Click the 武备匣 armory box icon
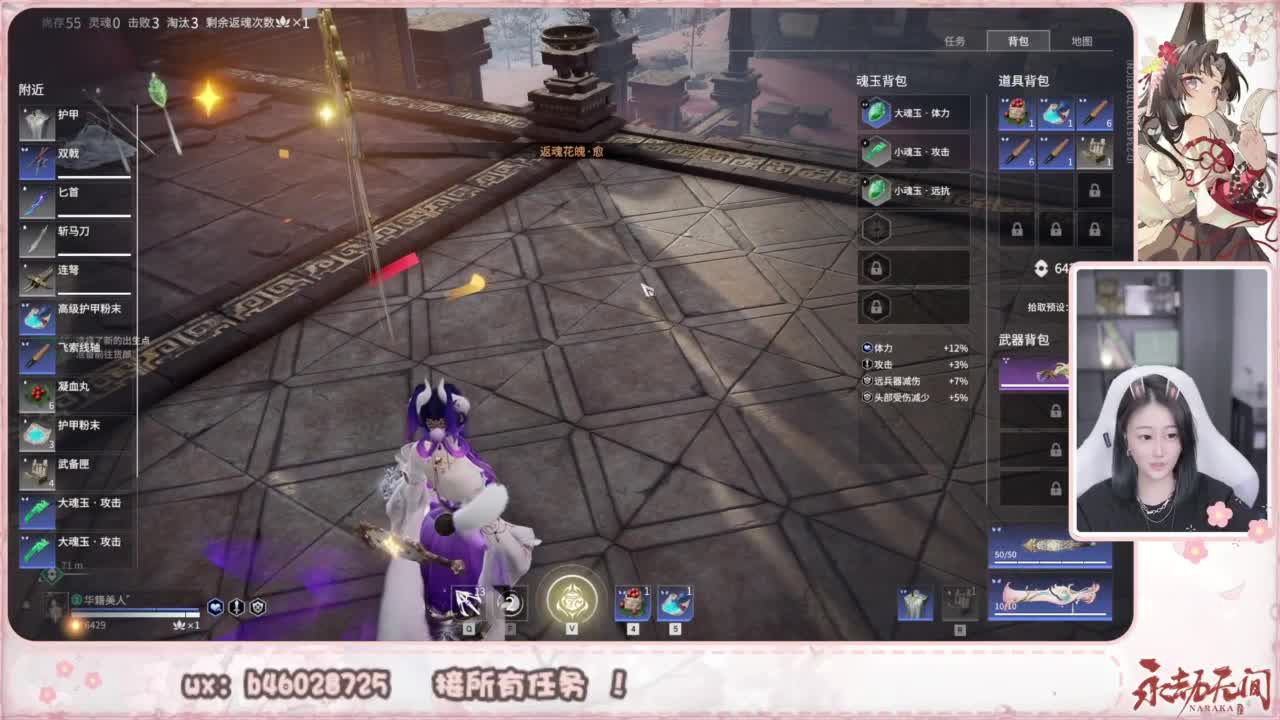This screenshot has height=720, width=1280. pos(37,470)
